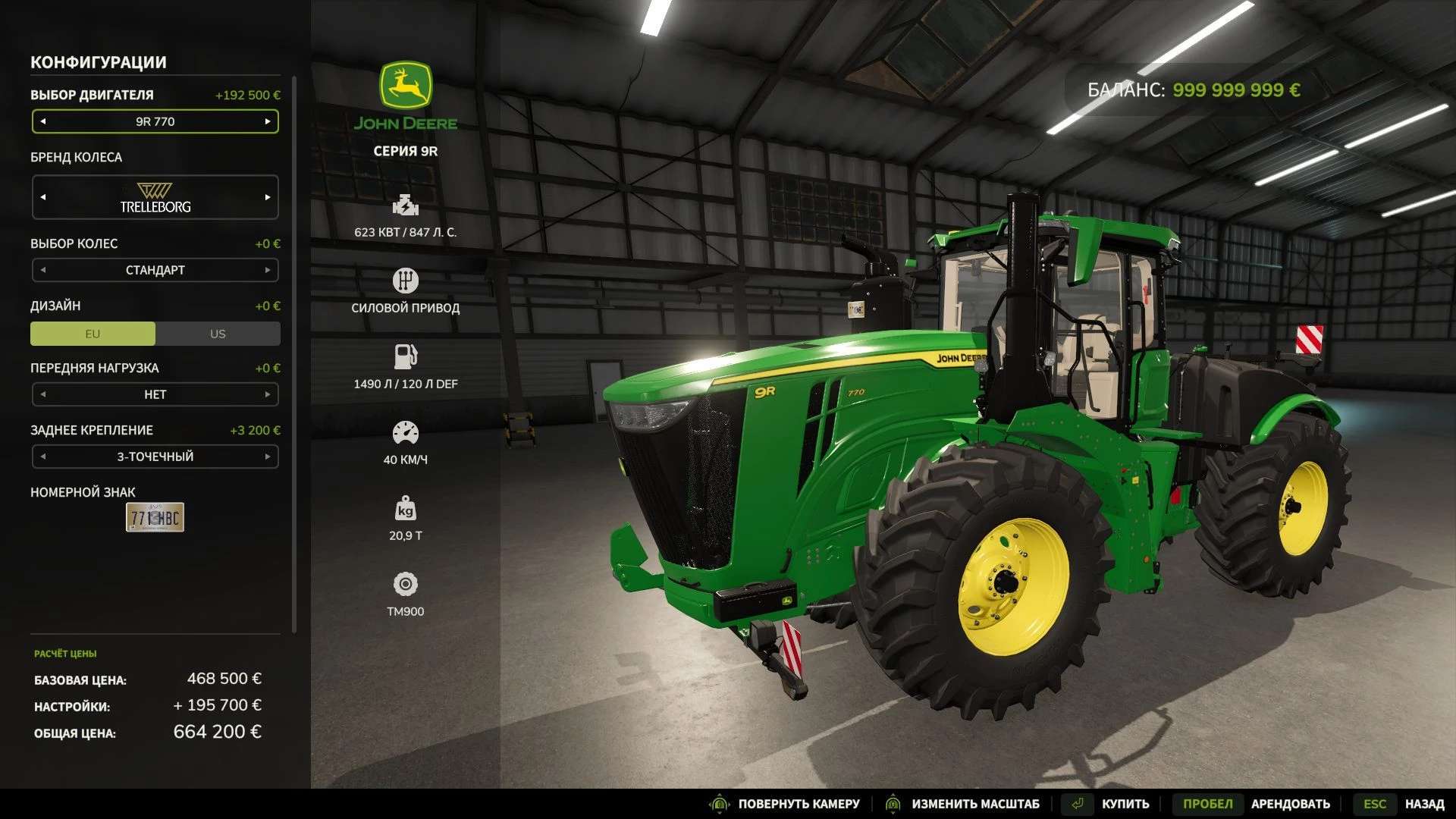Select next rear hitch after 3-точечный

click(268, 457)
